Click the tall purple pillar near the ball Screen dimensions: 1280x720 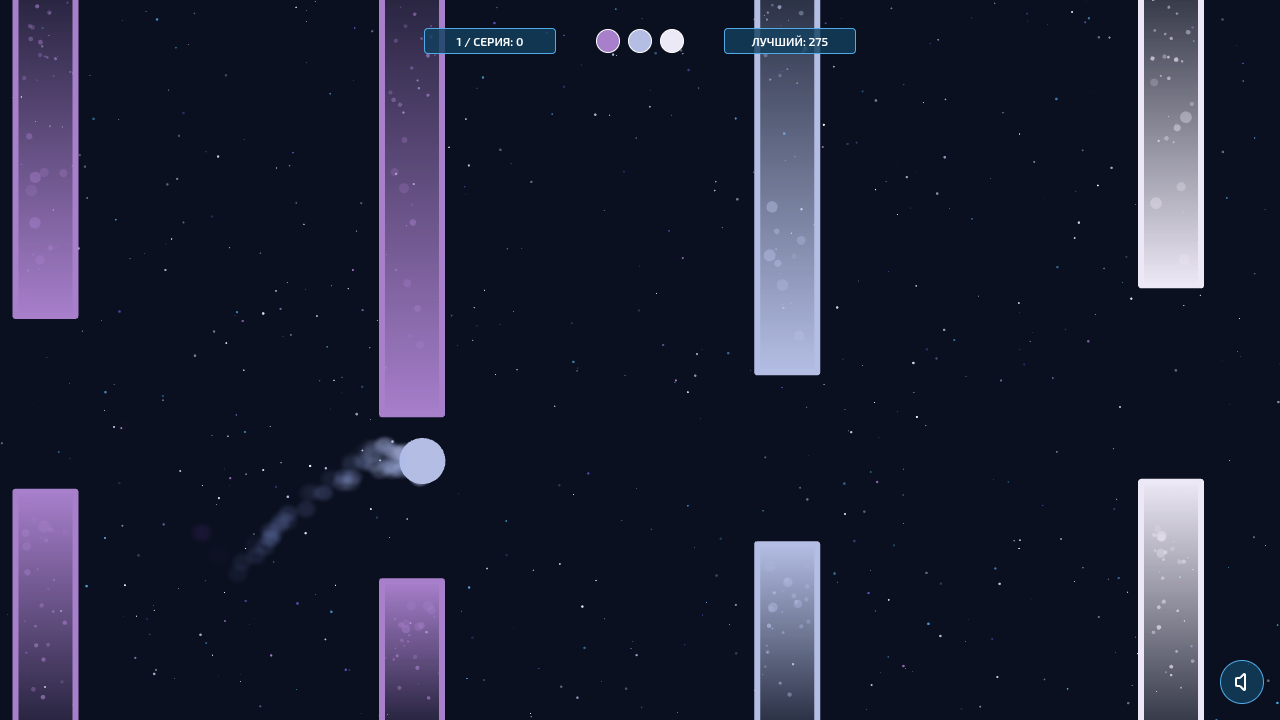[x=411, y=220]
